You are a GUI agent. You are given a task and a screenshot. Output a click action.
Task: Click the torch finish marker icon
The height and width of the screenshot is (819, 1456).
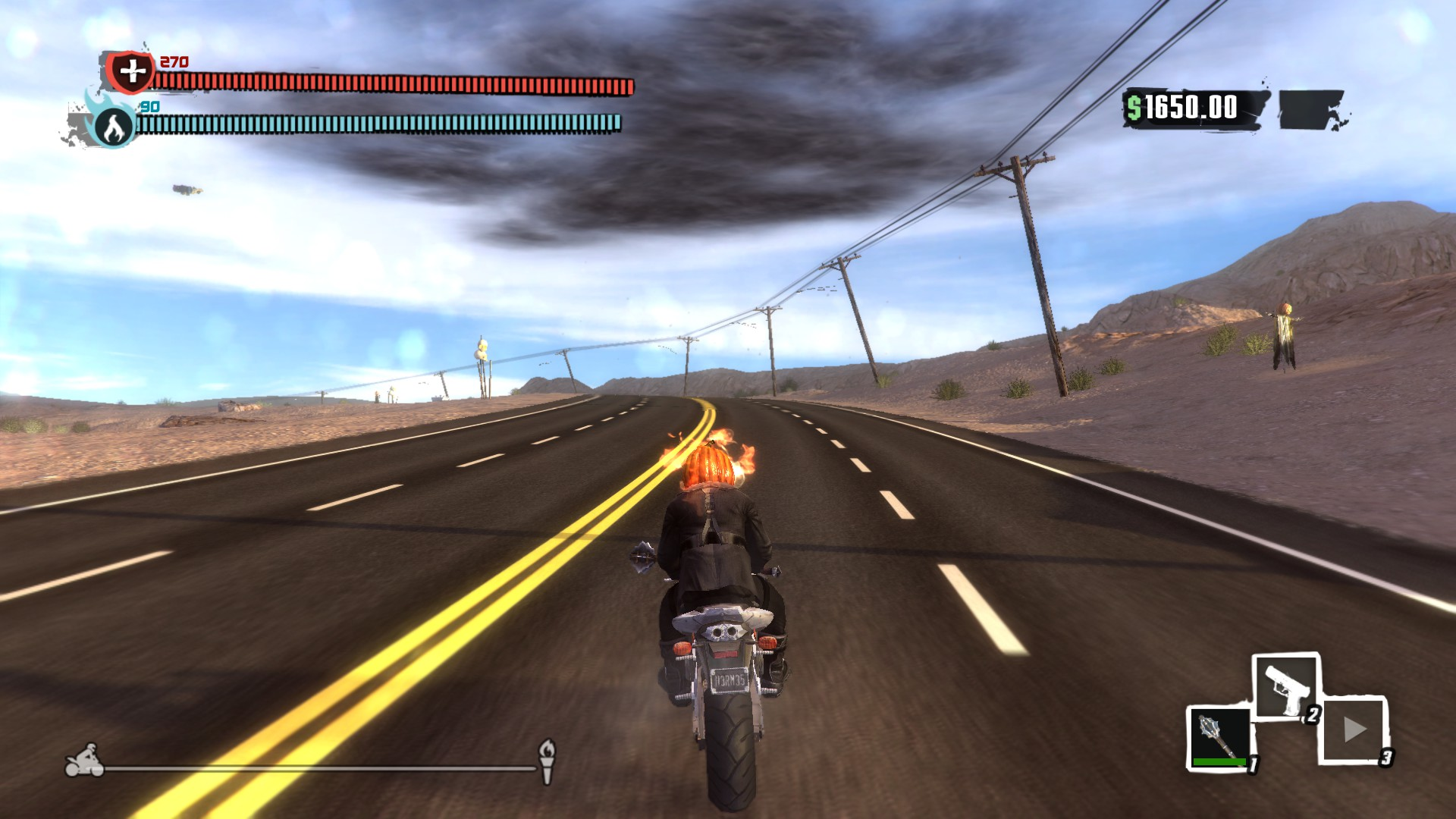[x=547, y=761]
